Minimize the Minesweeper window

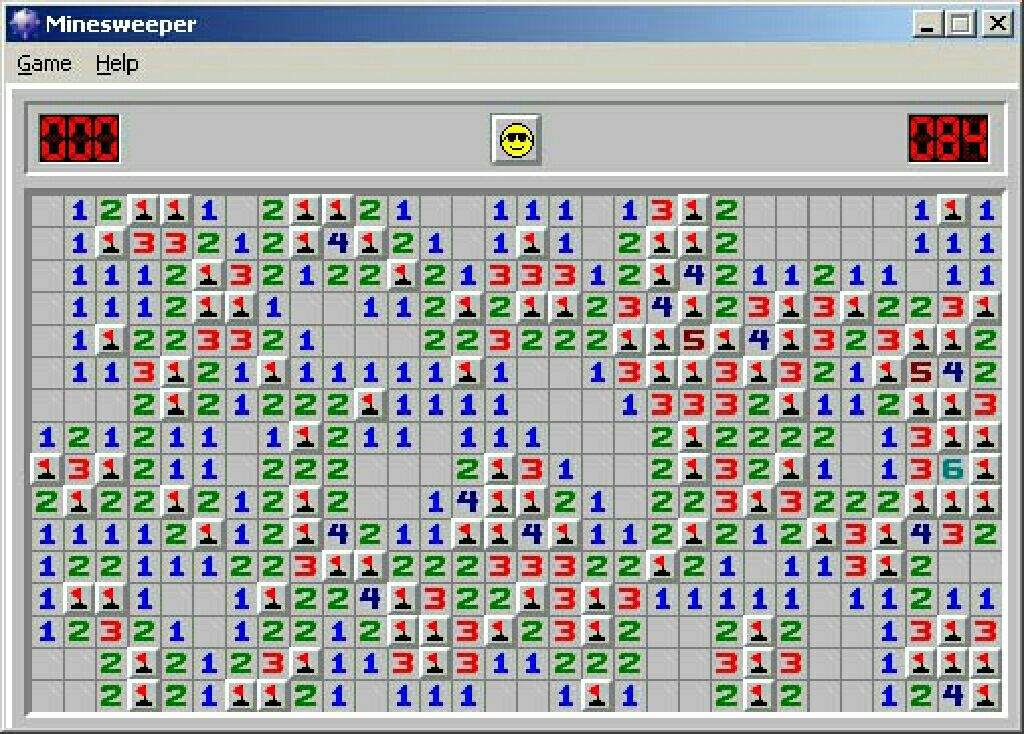(x=929, y=23)
